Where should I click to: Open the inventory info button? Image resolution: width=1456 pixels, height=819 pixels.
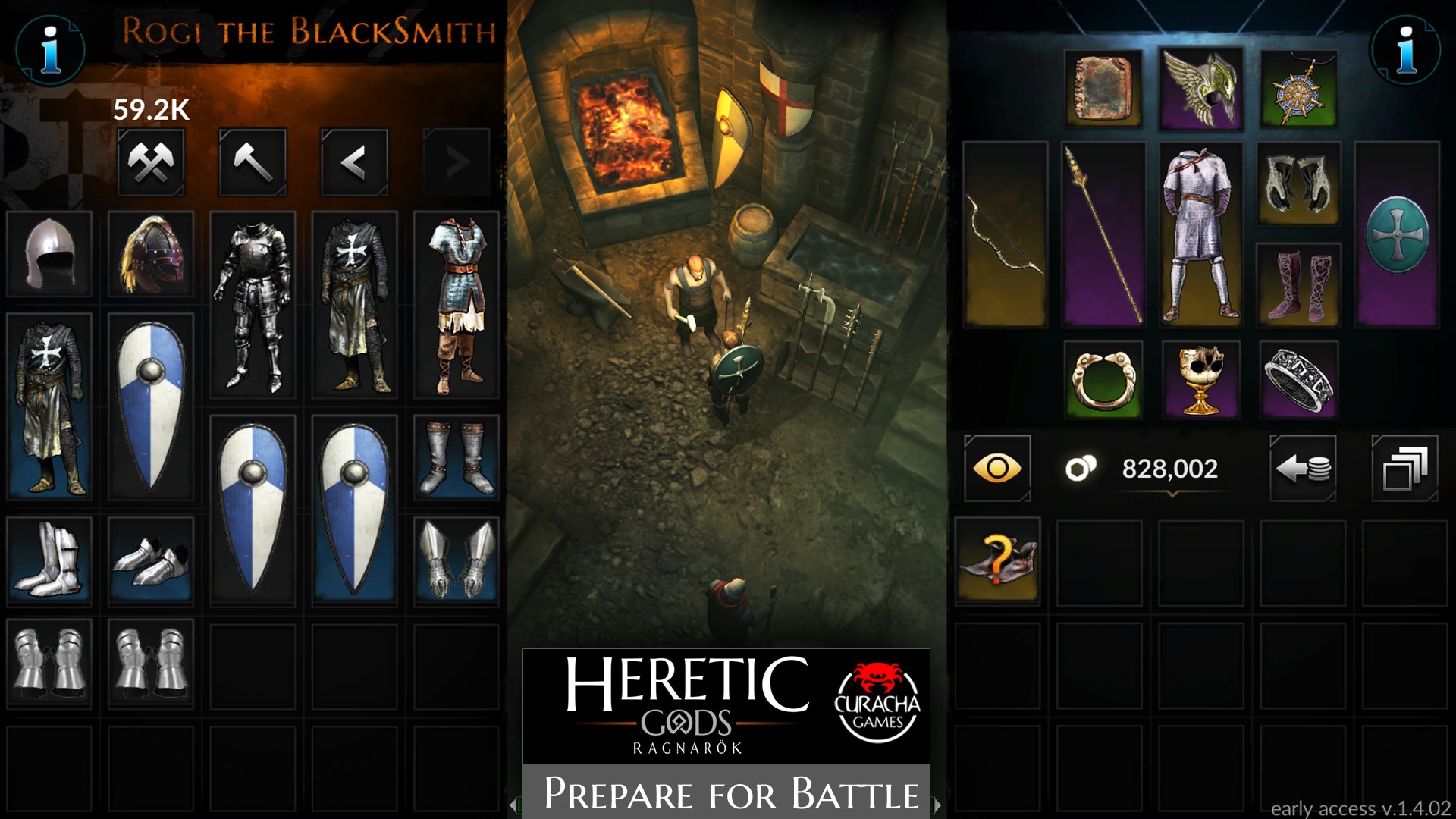[x=1406, y=49]
